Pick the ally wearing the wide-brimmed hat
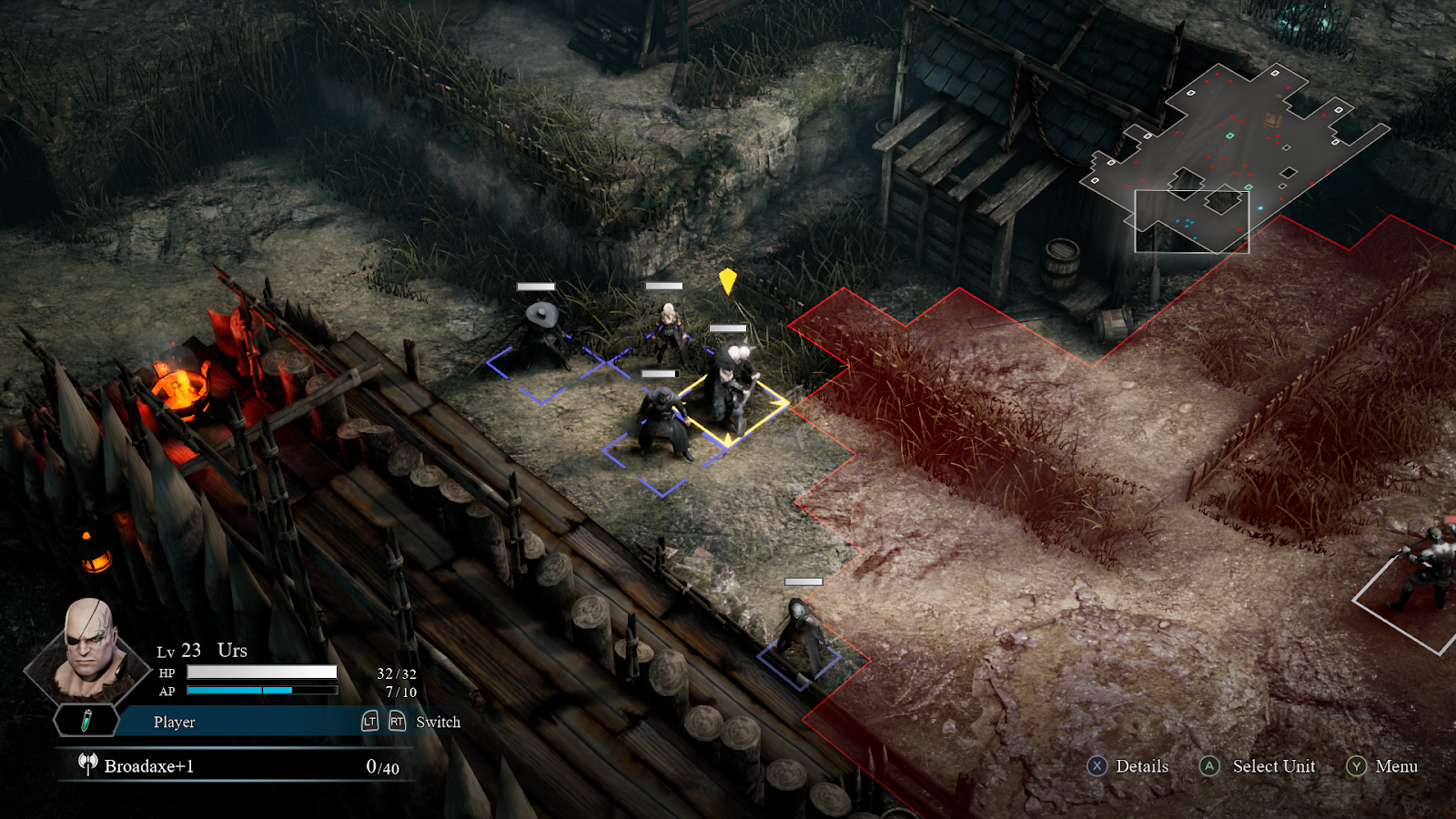1456x819 pixels. 542,335
